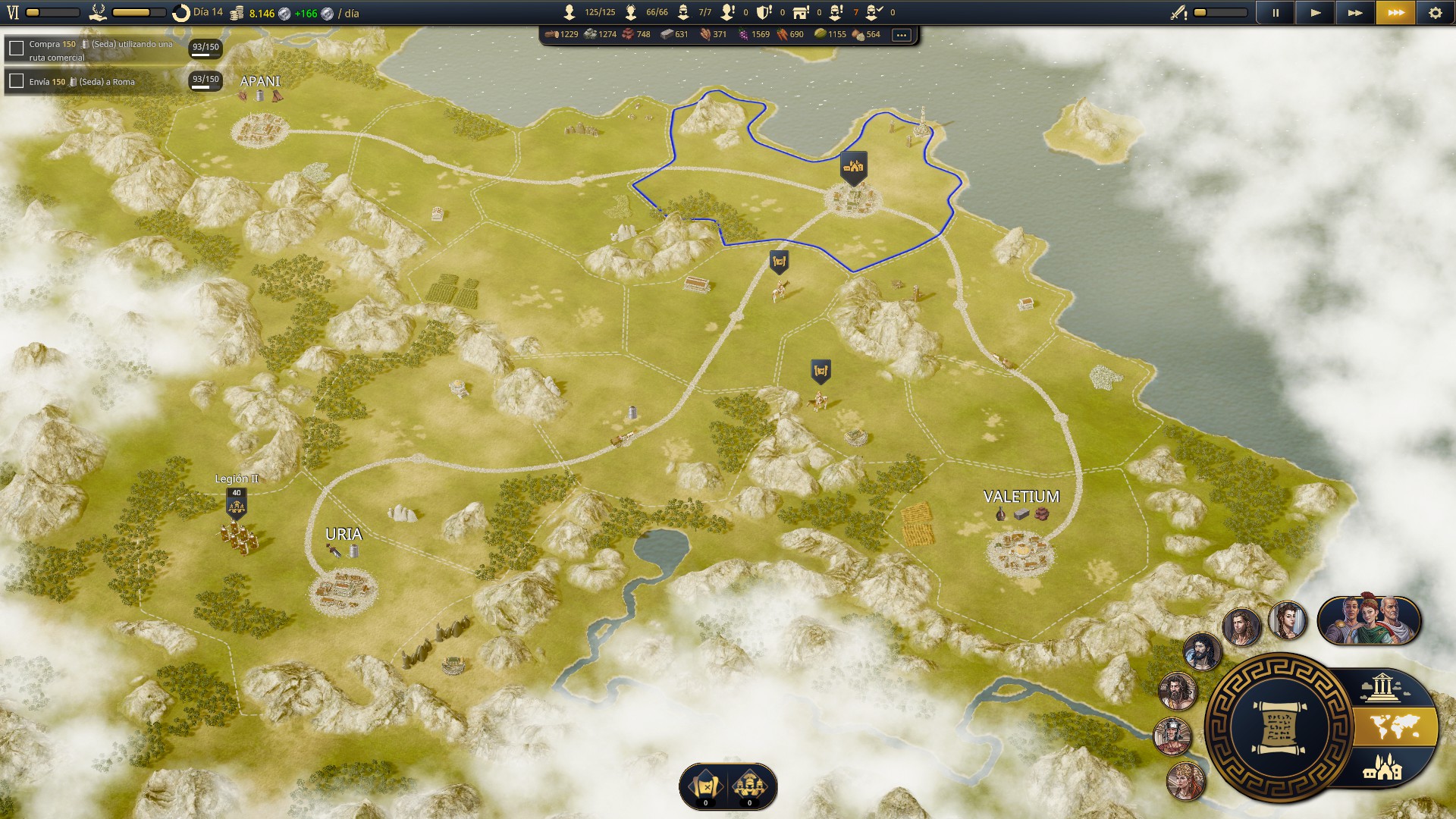Select the dark-bearded man's portrait near the river

click(1203, 651)
